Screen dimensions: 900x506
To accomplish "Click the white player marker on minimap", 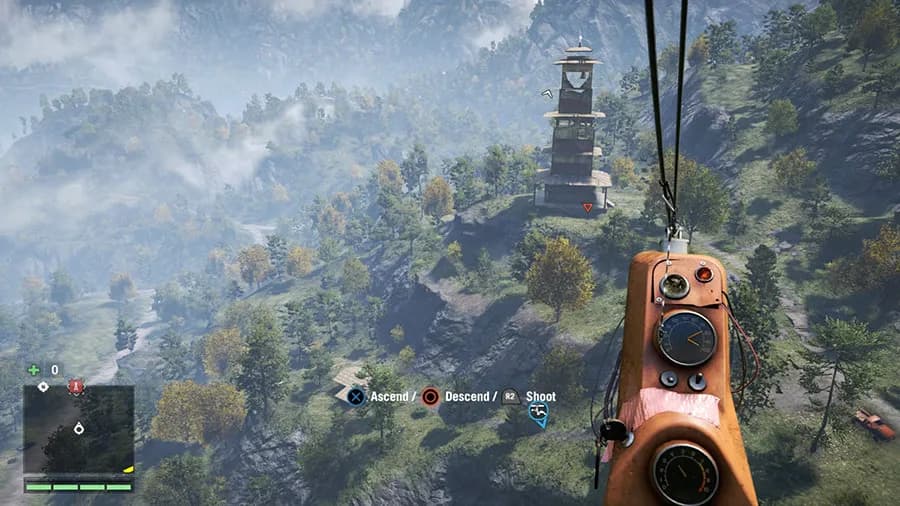I will pos(78,429).
